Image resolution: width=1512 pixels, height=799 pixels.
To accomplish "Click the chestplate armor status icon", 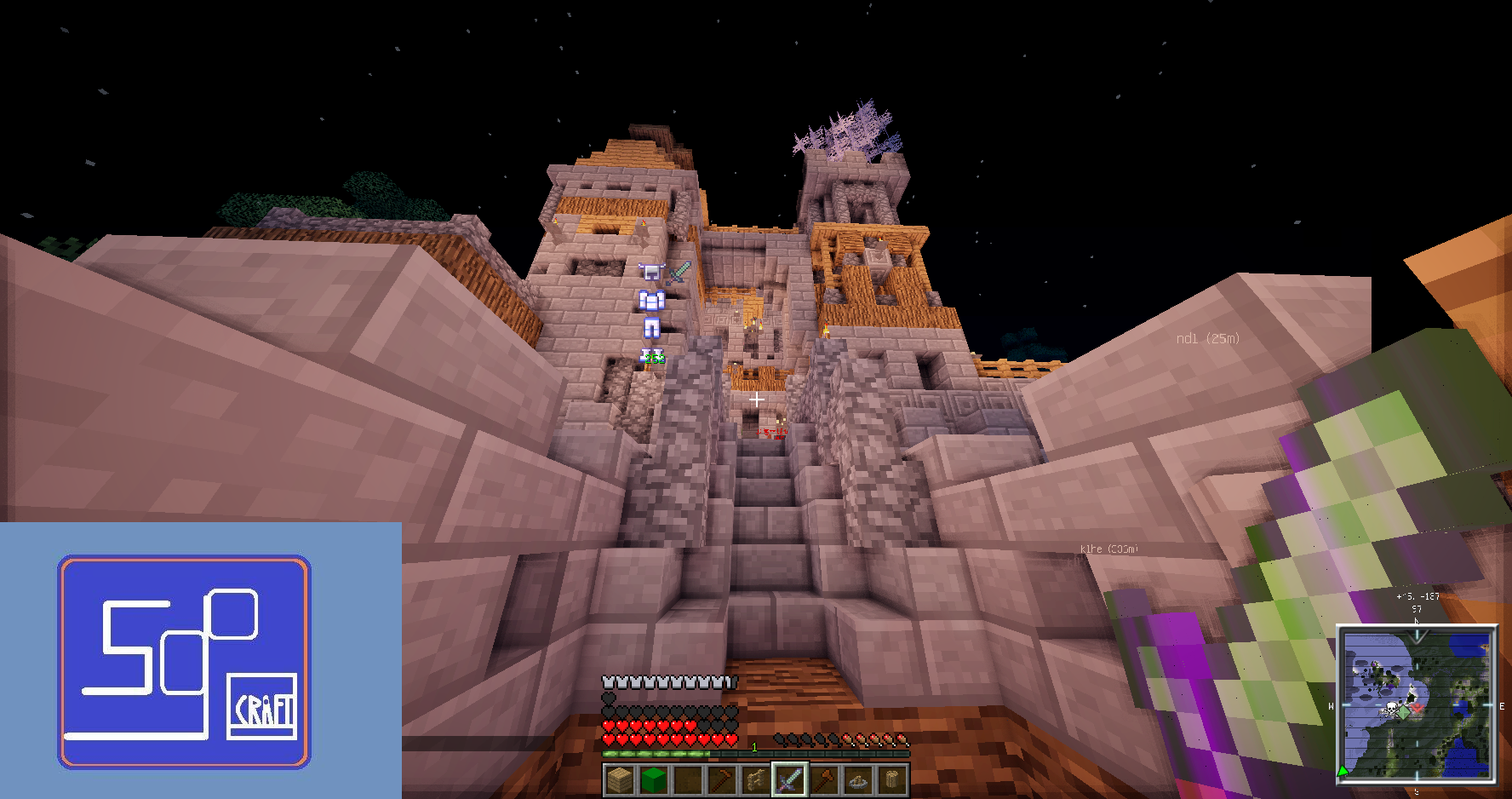I will coord(651,300).
